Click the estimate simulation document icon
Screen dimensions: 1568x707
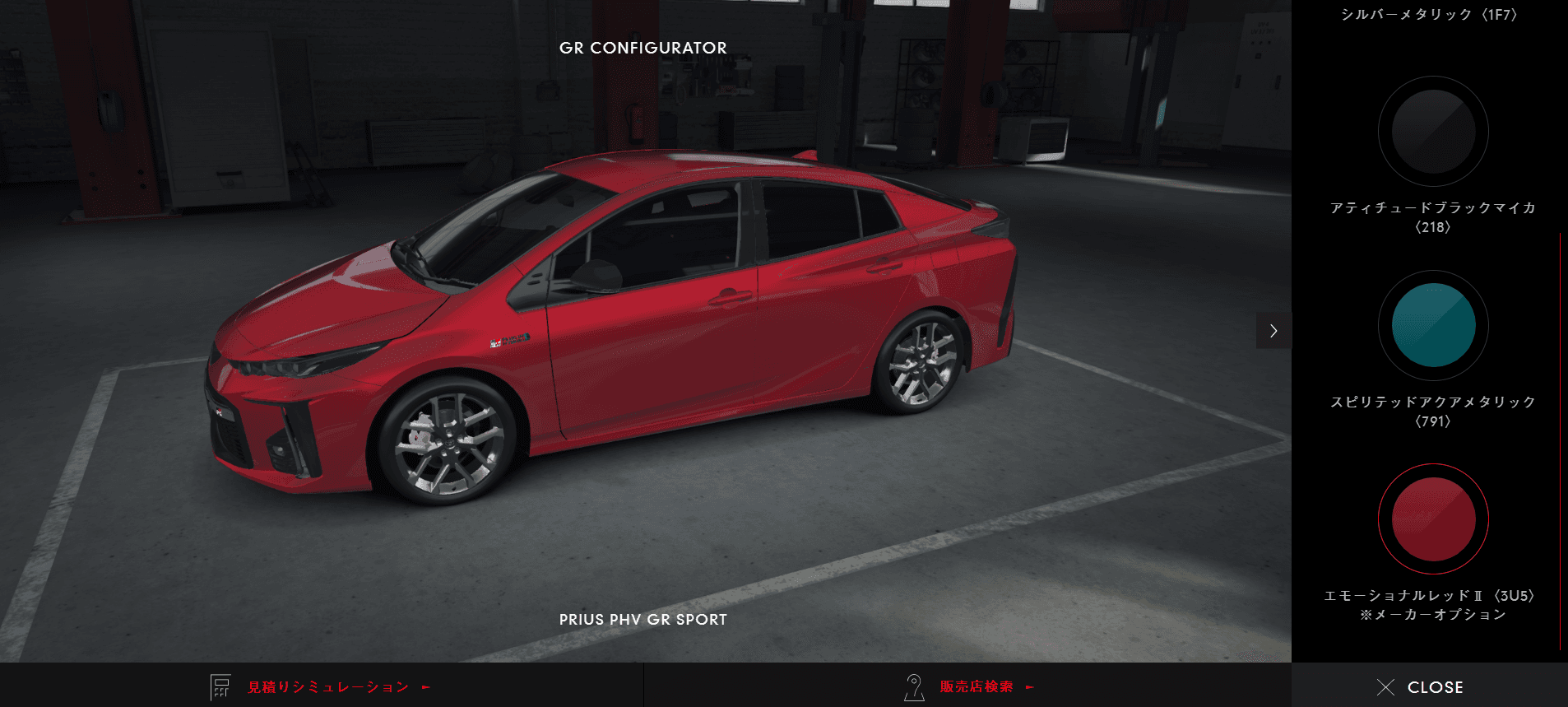click(220, 686)
